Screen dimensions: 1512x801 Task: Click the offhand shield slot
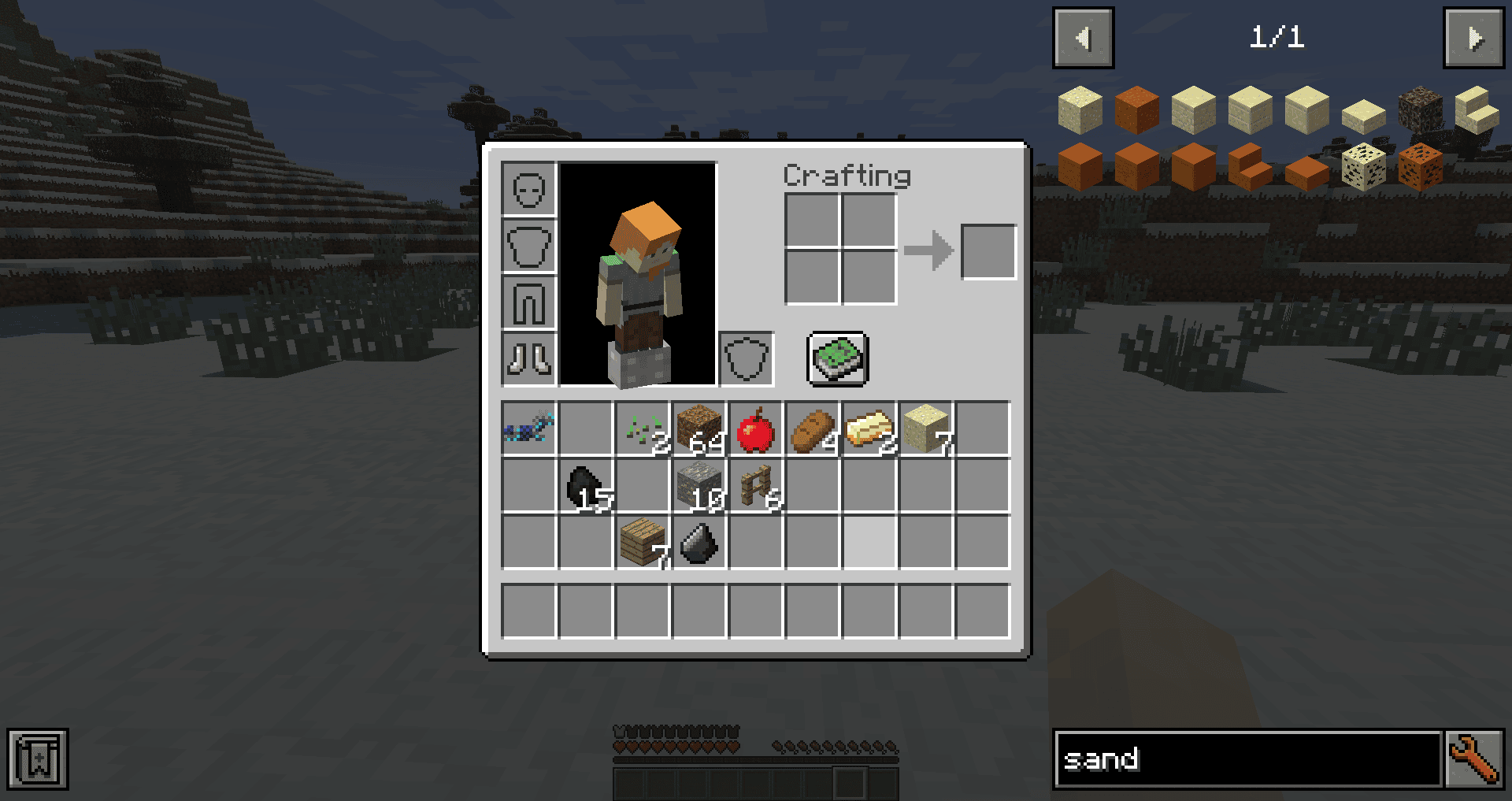746,359
